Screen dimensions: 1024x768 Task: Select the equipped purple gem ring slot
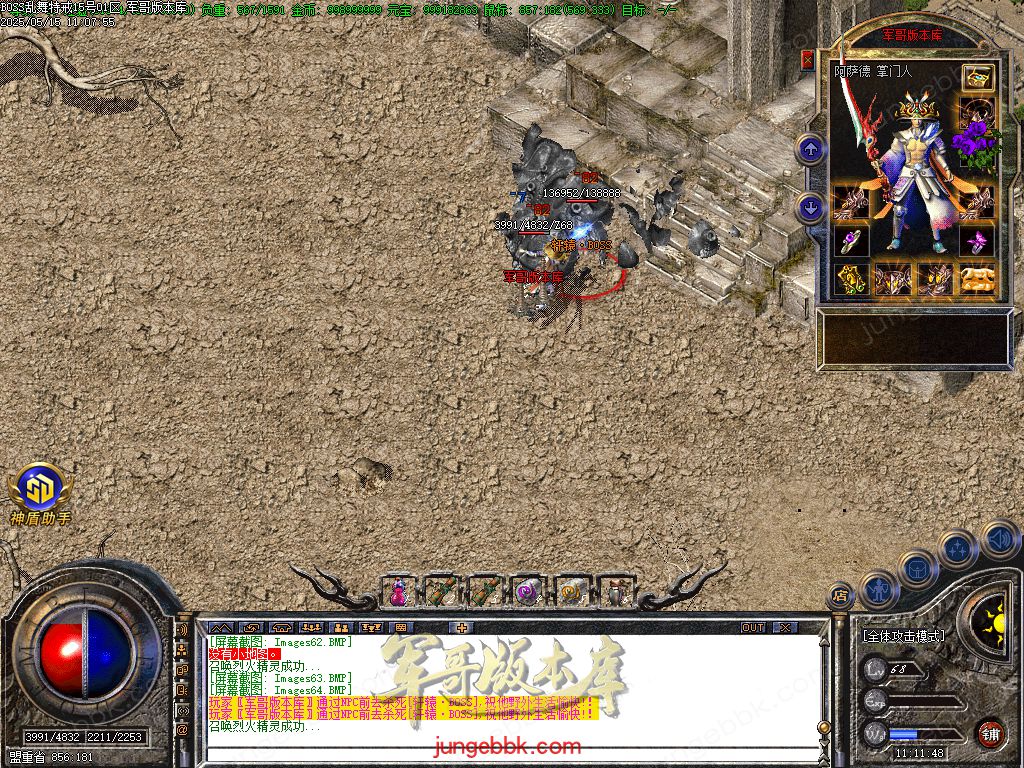(849, 241)
